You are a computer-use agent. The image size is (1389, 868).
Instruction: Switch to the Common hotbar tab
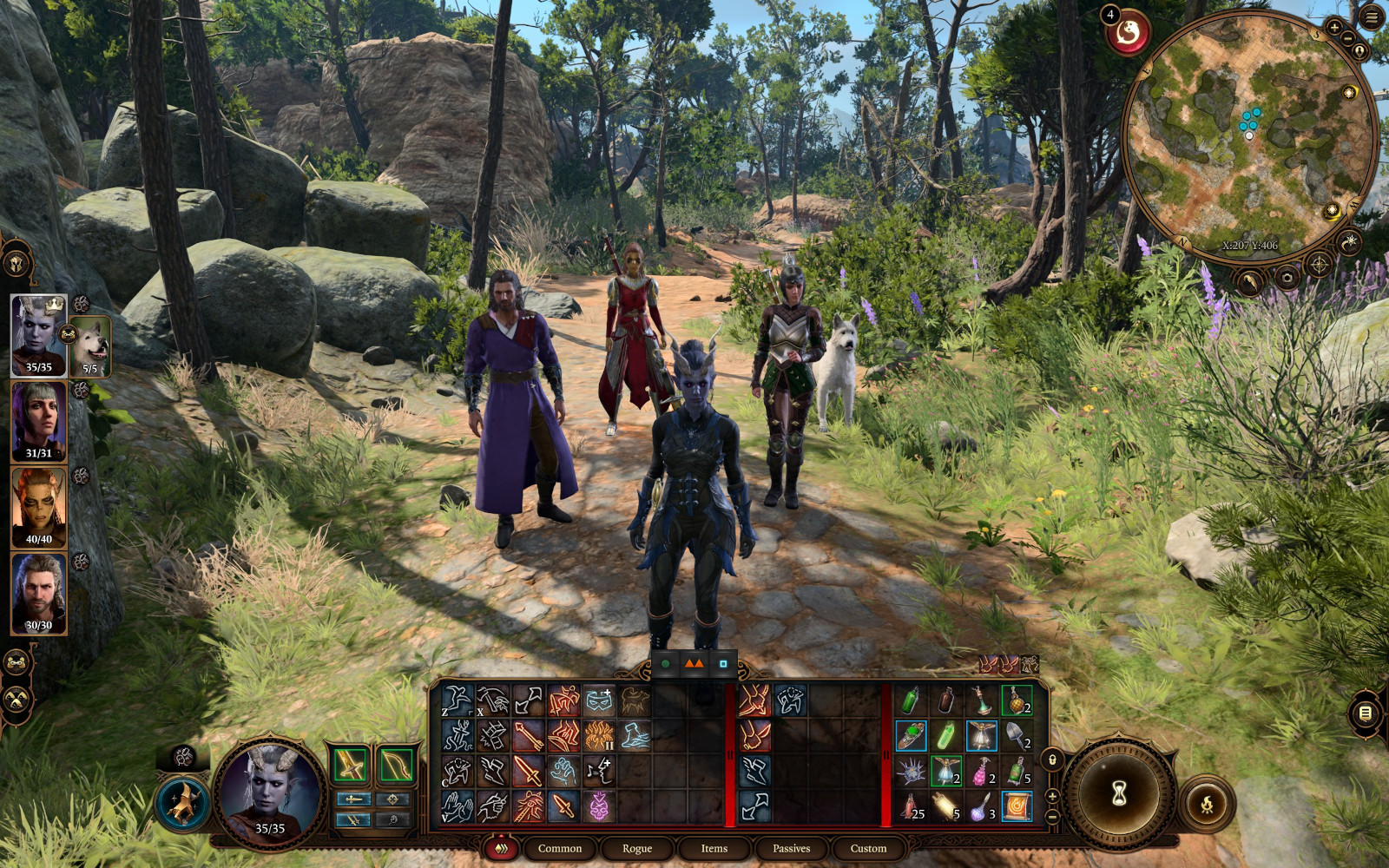click(x=559, y=848)
